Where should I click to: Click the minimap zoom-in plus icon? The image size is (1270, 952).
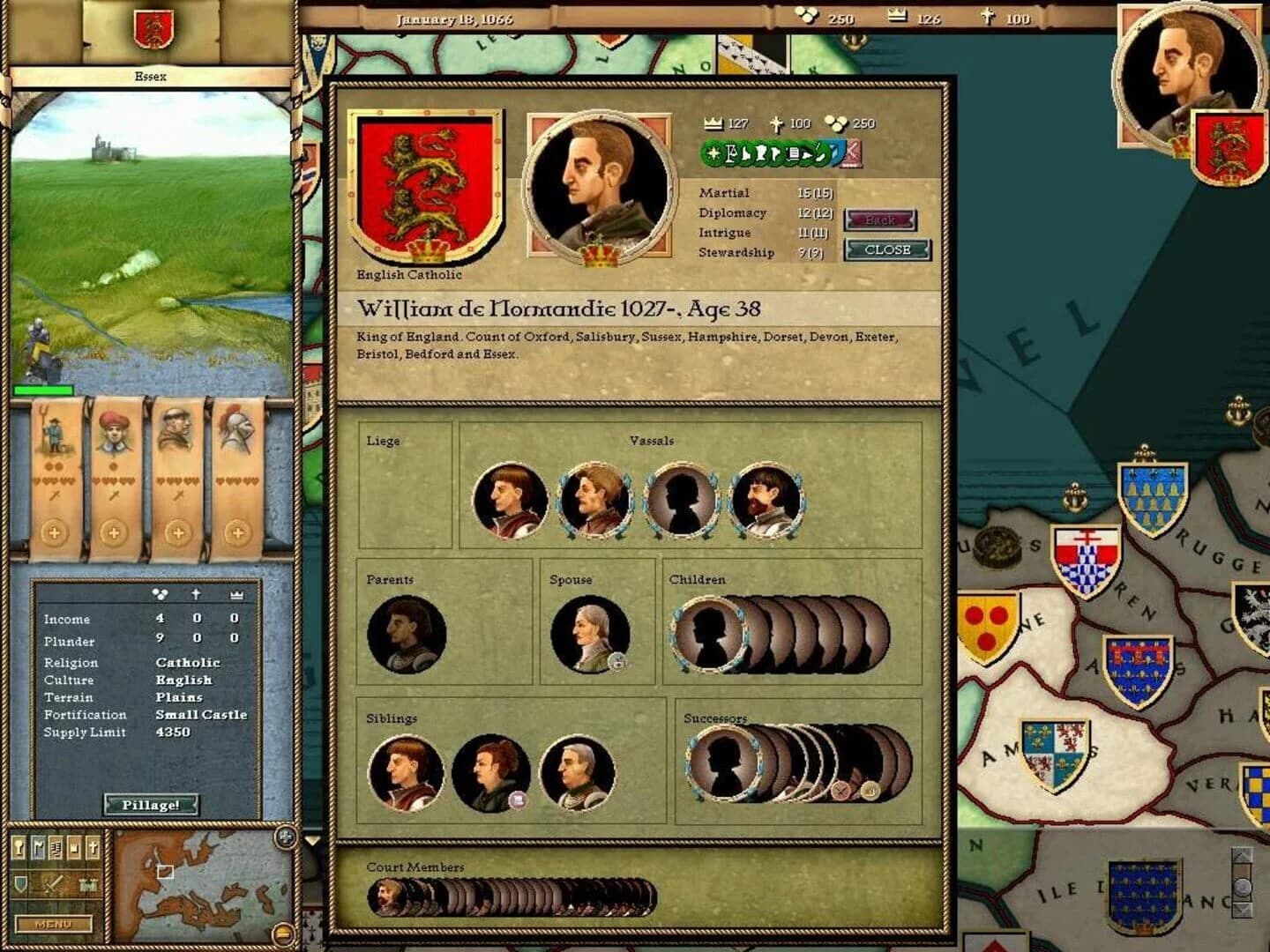pos(284,836)
